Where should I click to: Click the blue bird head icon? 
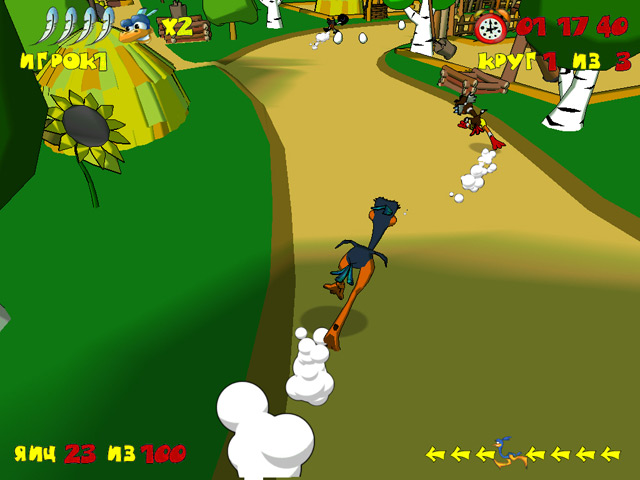coord(138,27)
